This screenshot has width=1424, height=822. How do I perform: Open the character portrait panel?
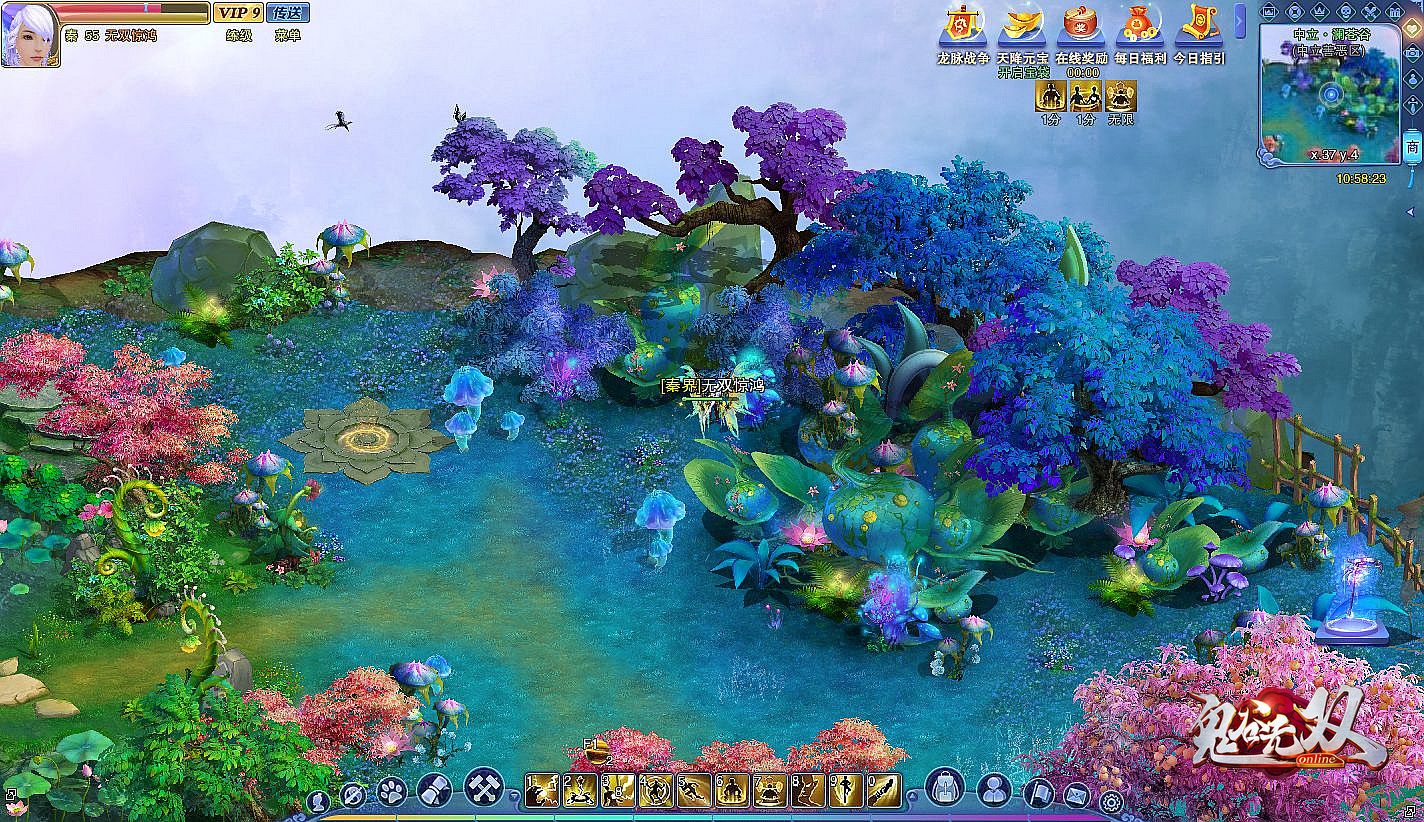[x=29, y=33]
